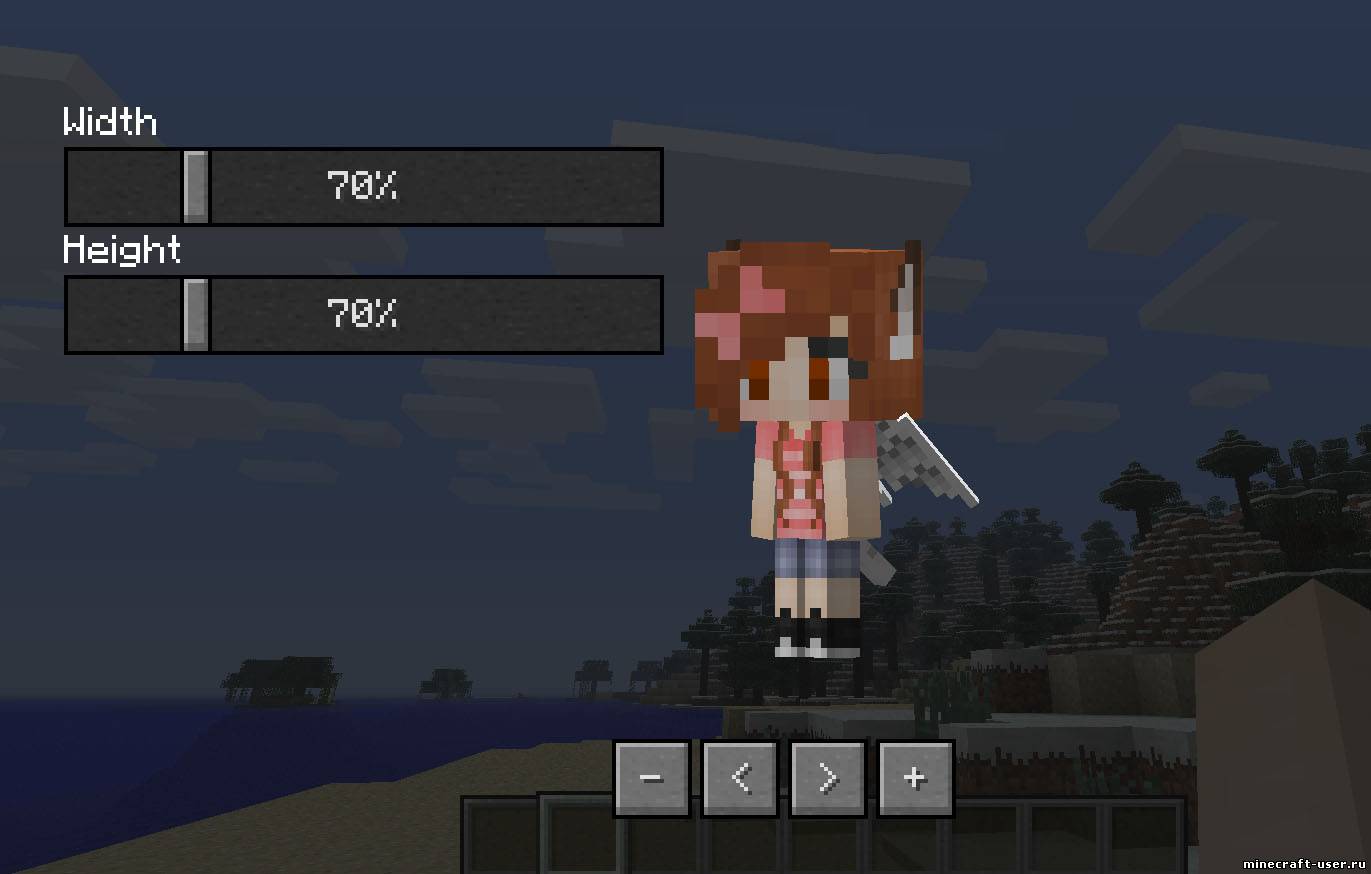Click the Height label above the bottom slider
Screen dimensions: 1371x874
(x=122, y=250)
